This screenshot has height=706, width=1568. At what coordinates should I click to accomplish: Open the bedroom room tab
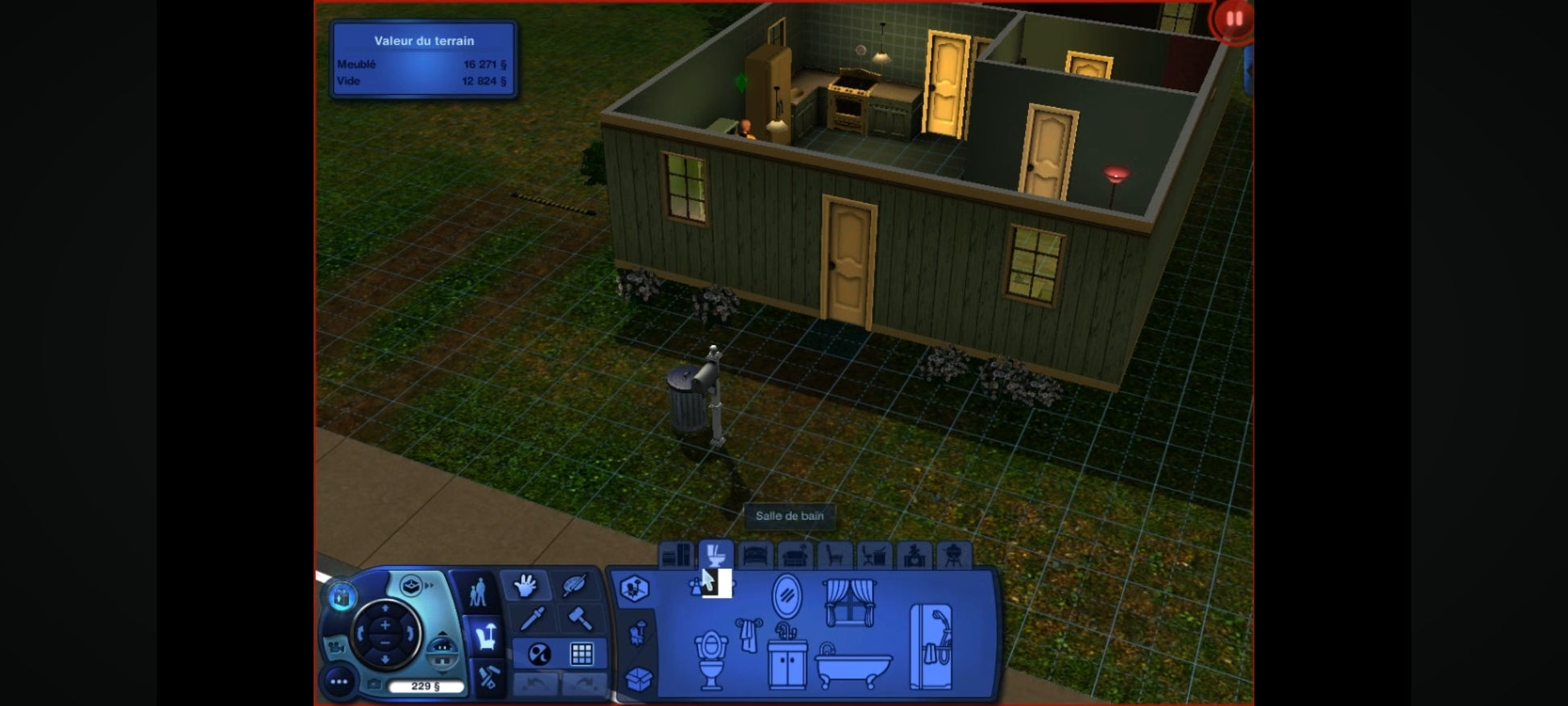(x=756, y=555)
